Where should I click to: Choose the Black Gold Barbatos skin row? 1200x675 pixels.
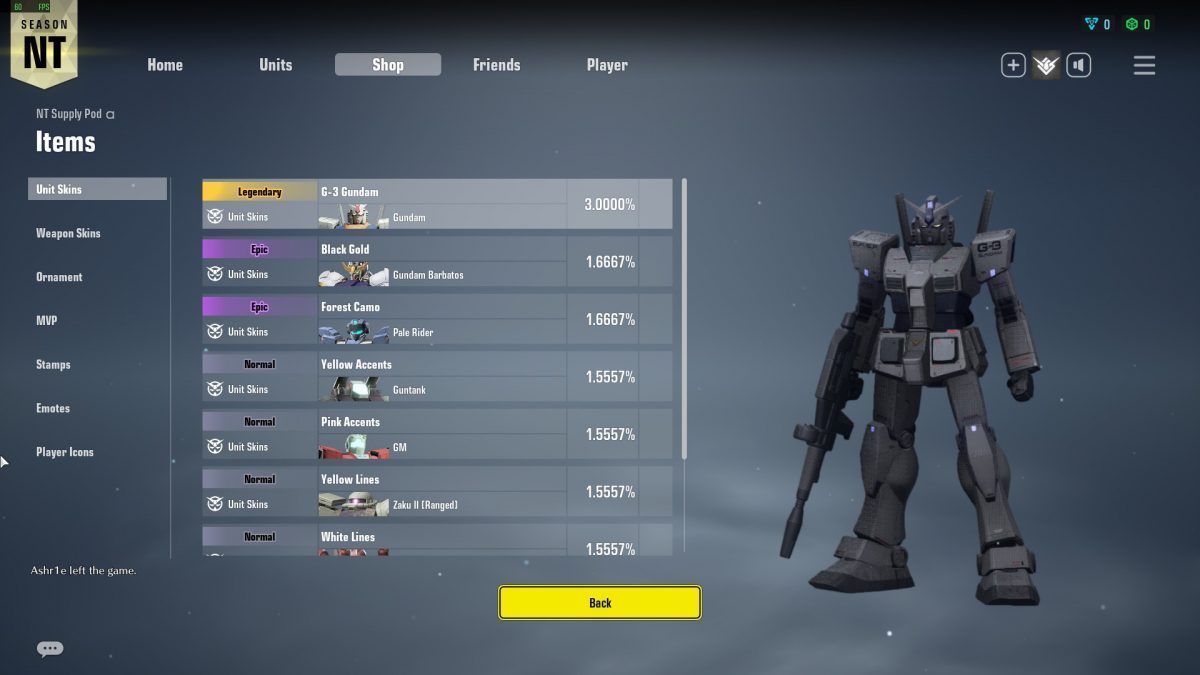[x=437, y=262]
